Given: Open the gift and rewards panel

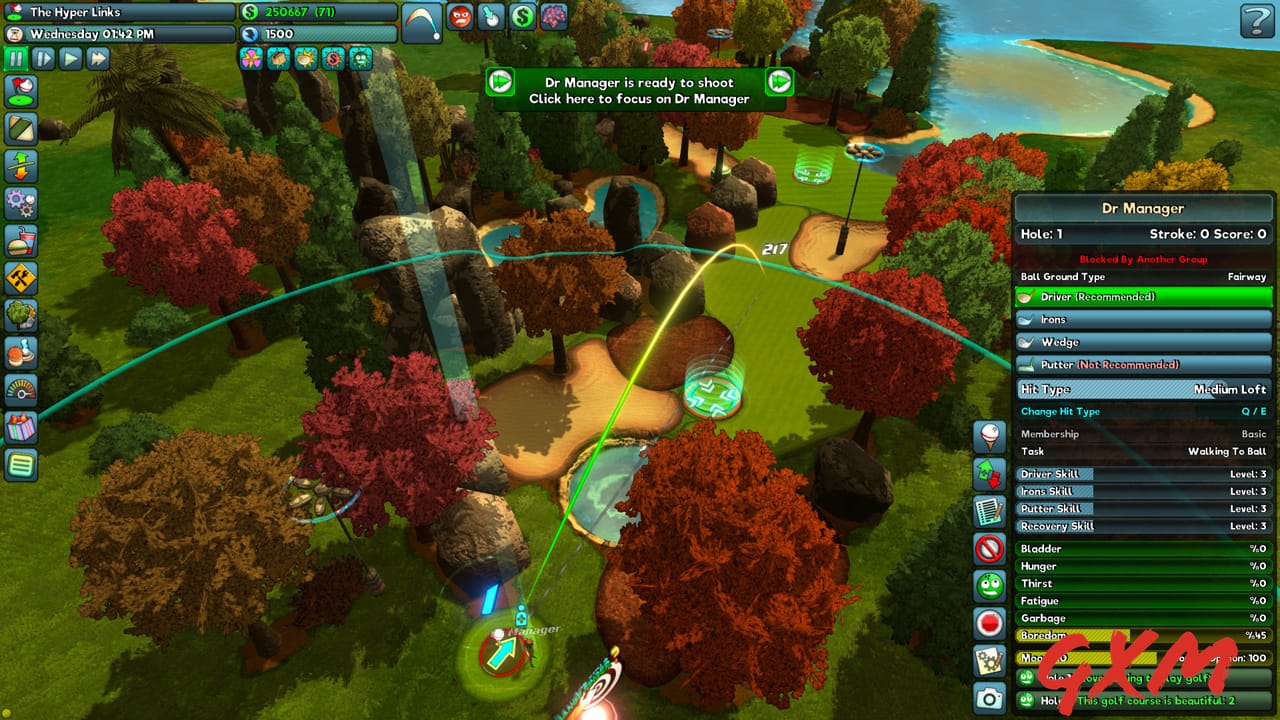Looking at the screenshot, I should 20,430.
